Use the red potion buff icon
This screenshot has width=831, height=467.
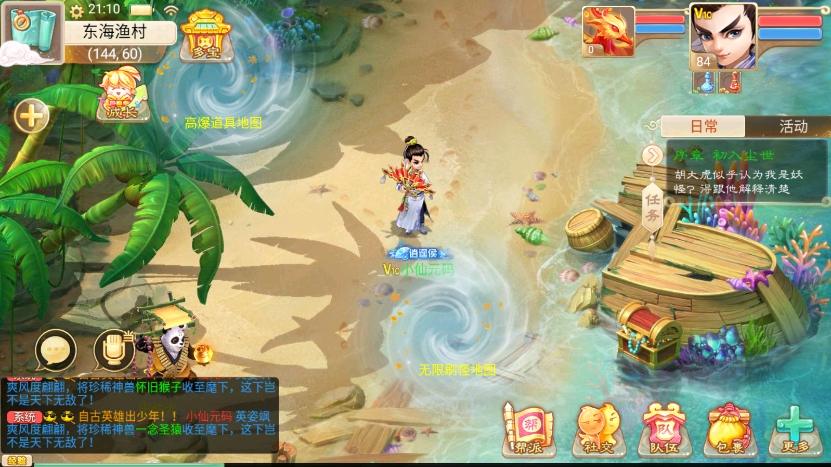coord(733,83)
